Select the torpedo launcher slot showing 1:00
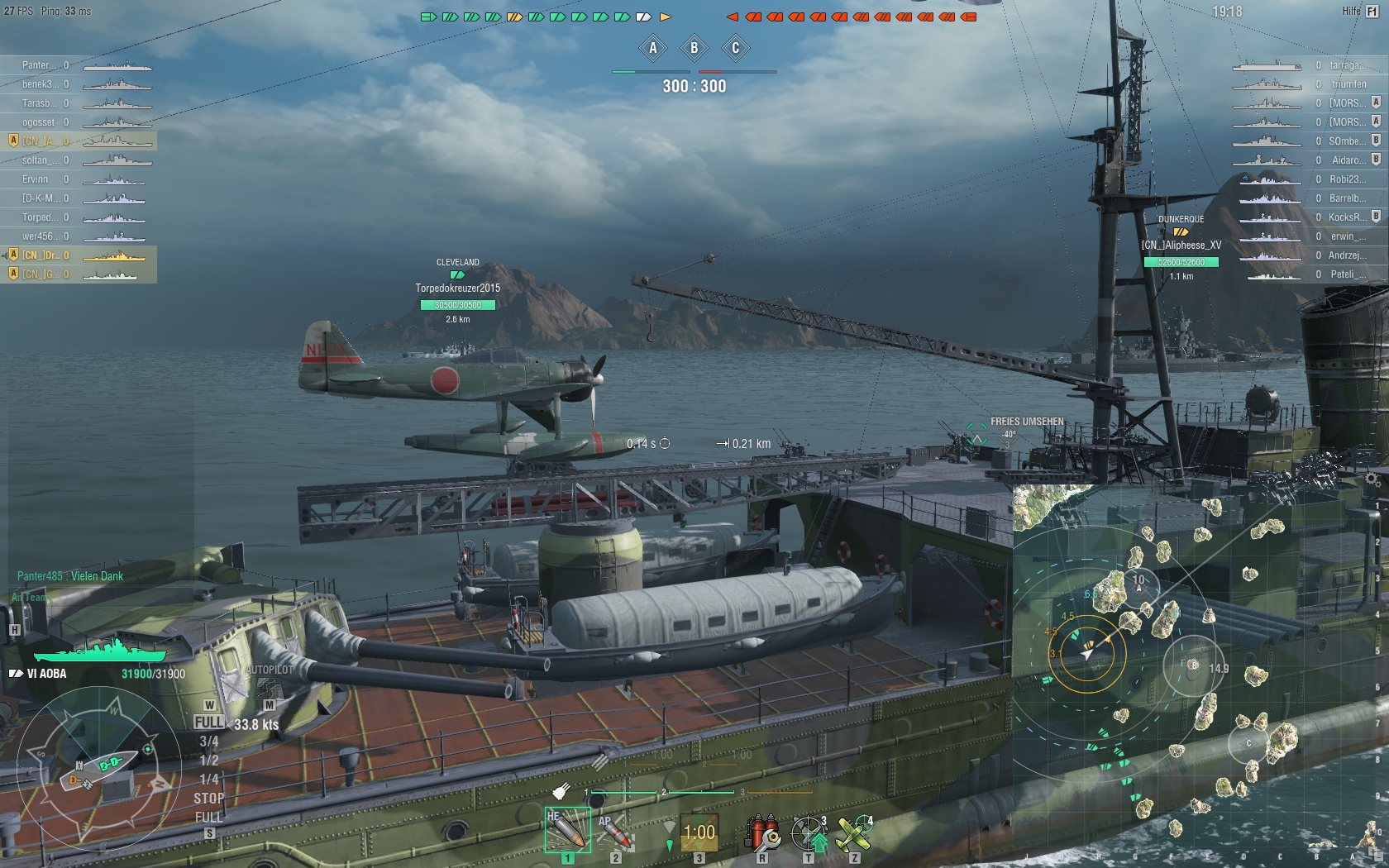1389x868 pixels. pos(699,832)
